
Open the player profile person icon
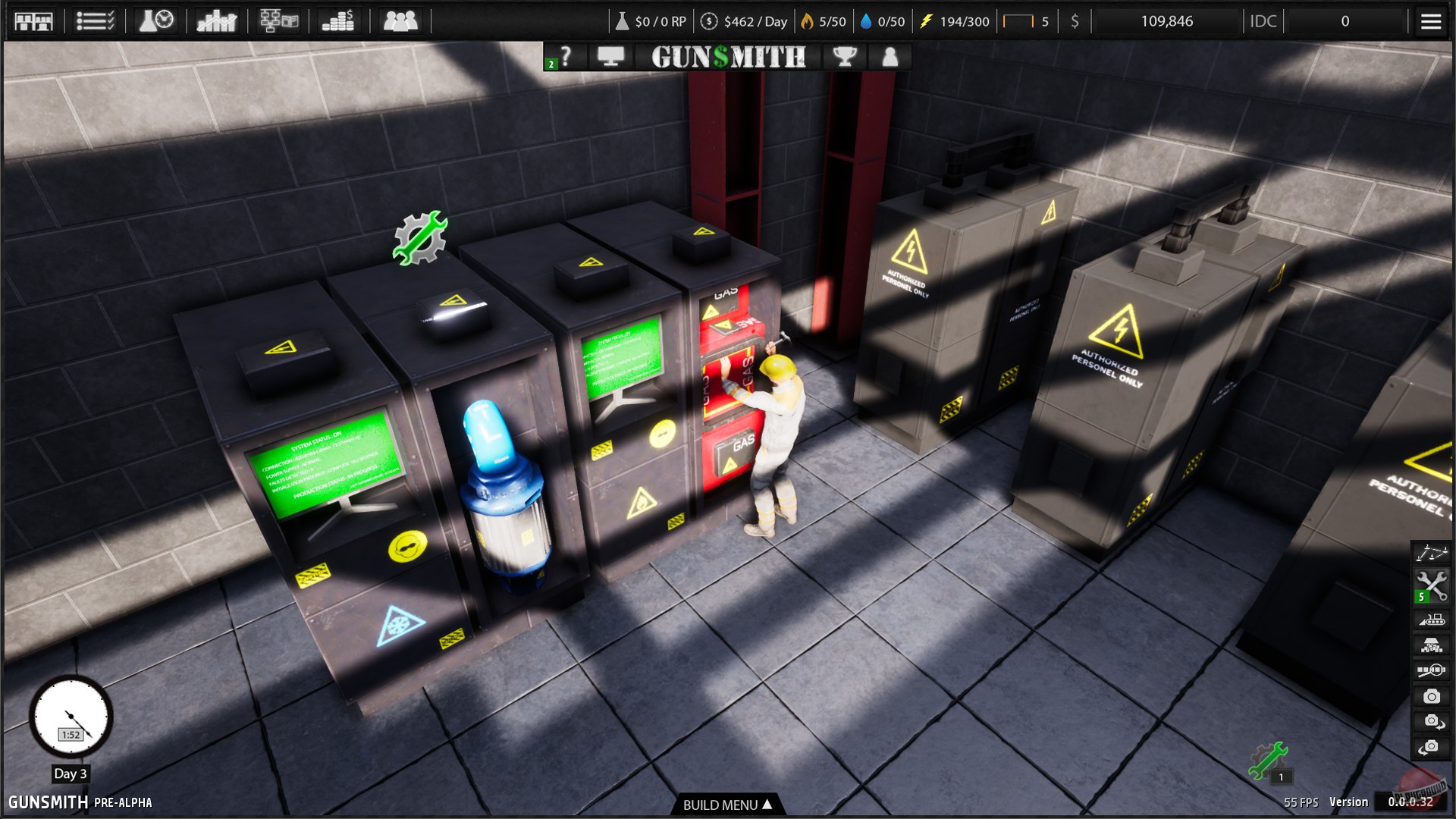pos(889,56)
